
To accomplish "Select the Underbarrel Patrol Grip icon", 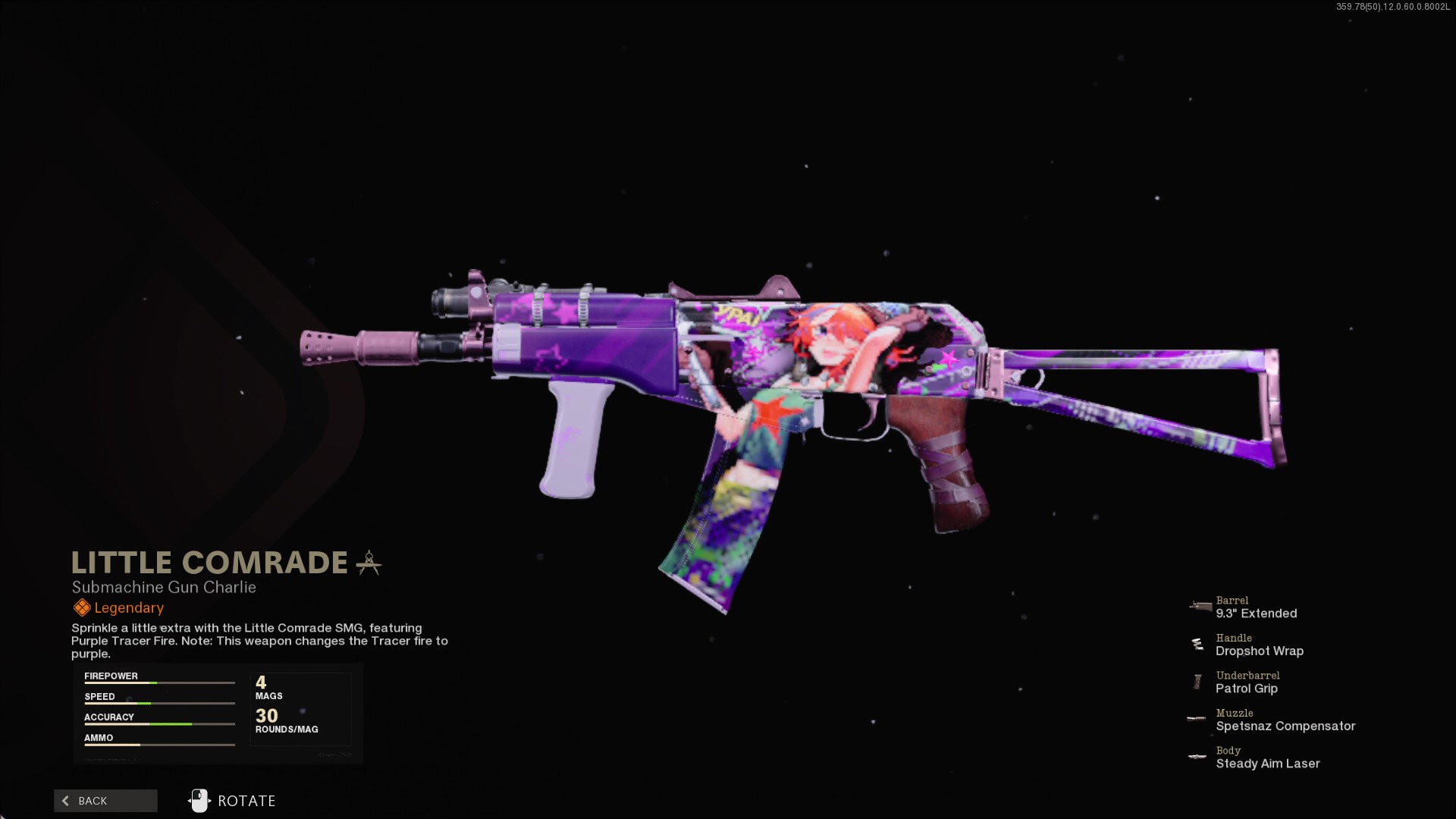I will click(x=1198, y=681).
